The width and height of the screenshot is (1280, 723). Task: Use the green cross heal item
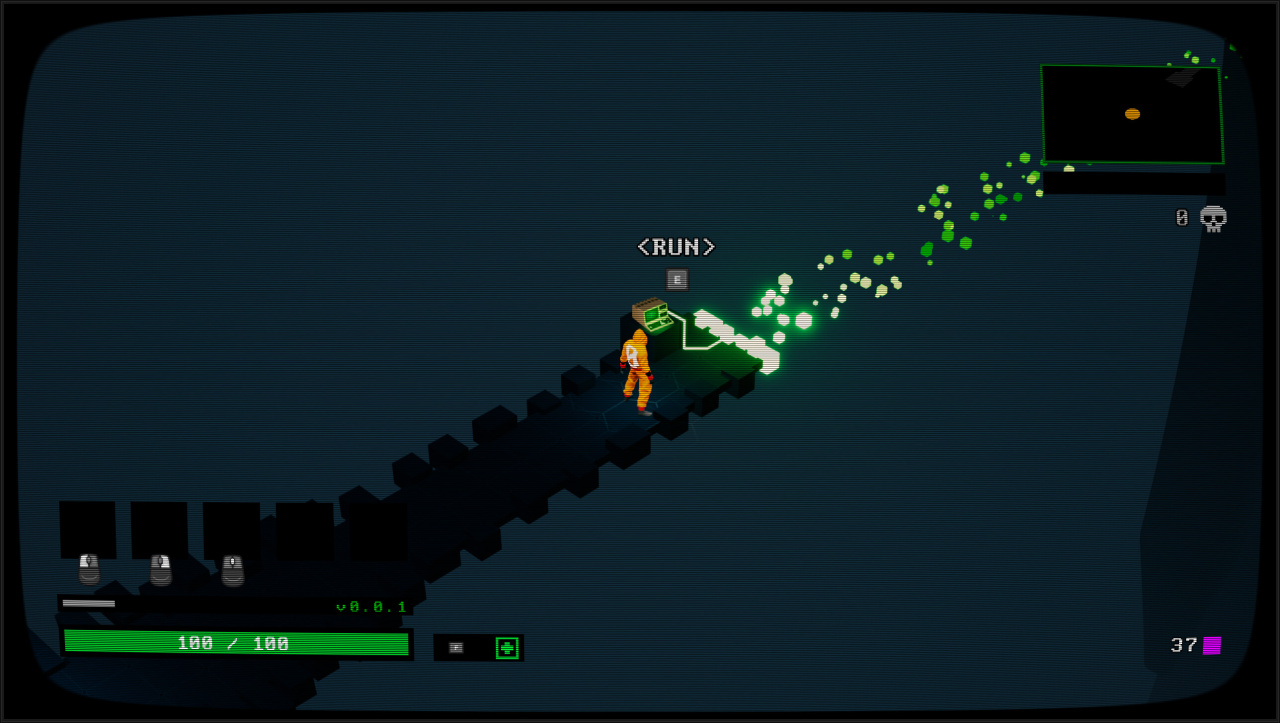point(507,648)
